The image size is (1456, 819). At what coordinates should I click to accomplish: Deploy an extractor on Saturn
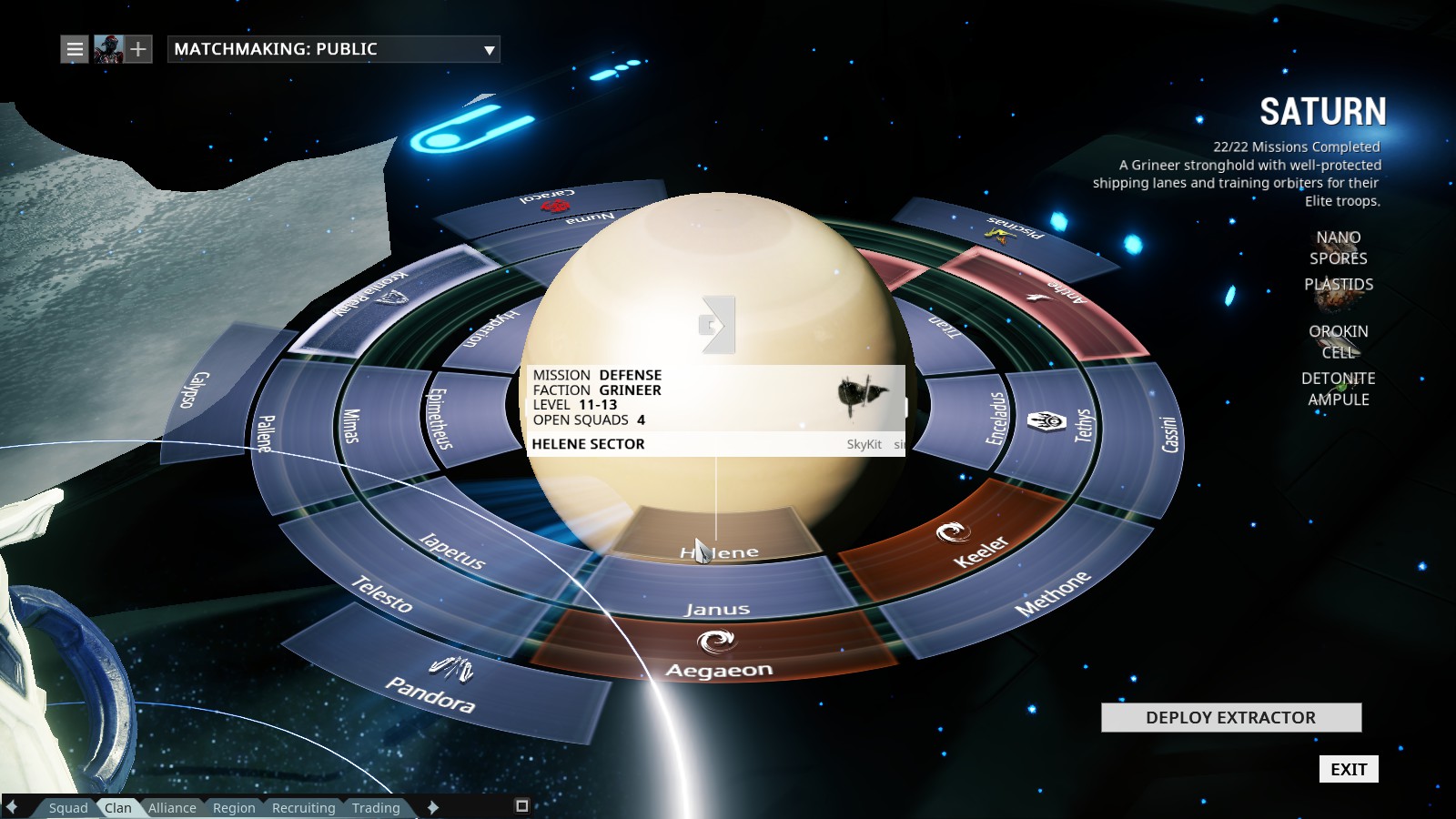(1230, 717)
